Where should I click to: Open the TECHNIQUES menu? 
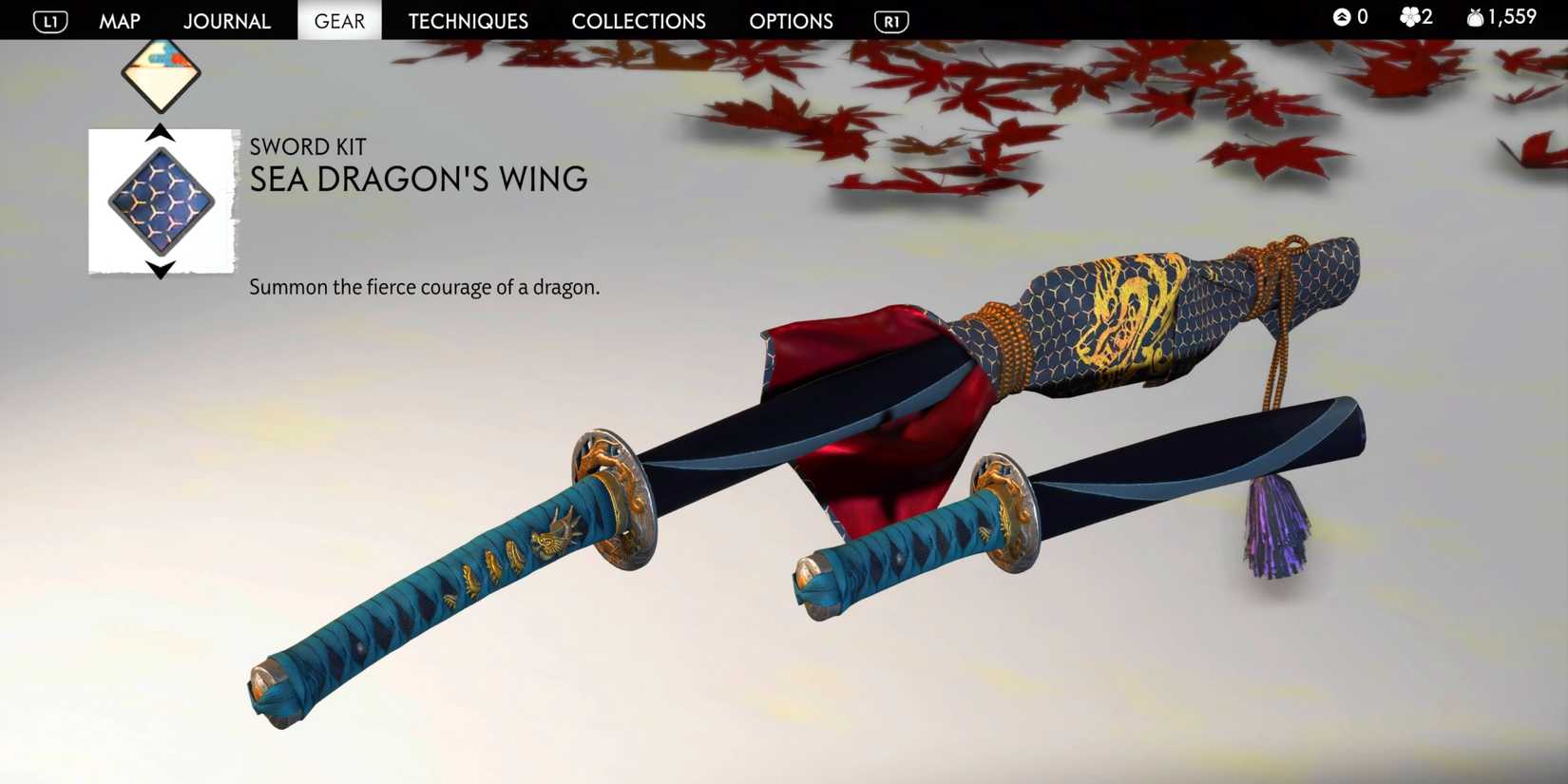468,20
